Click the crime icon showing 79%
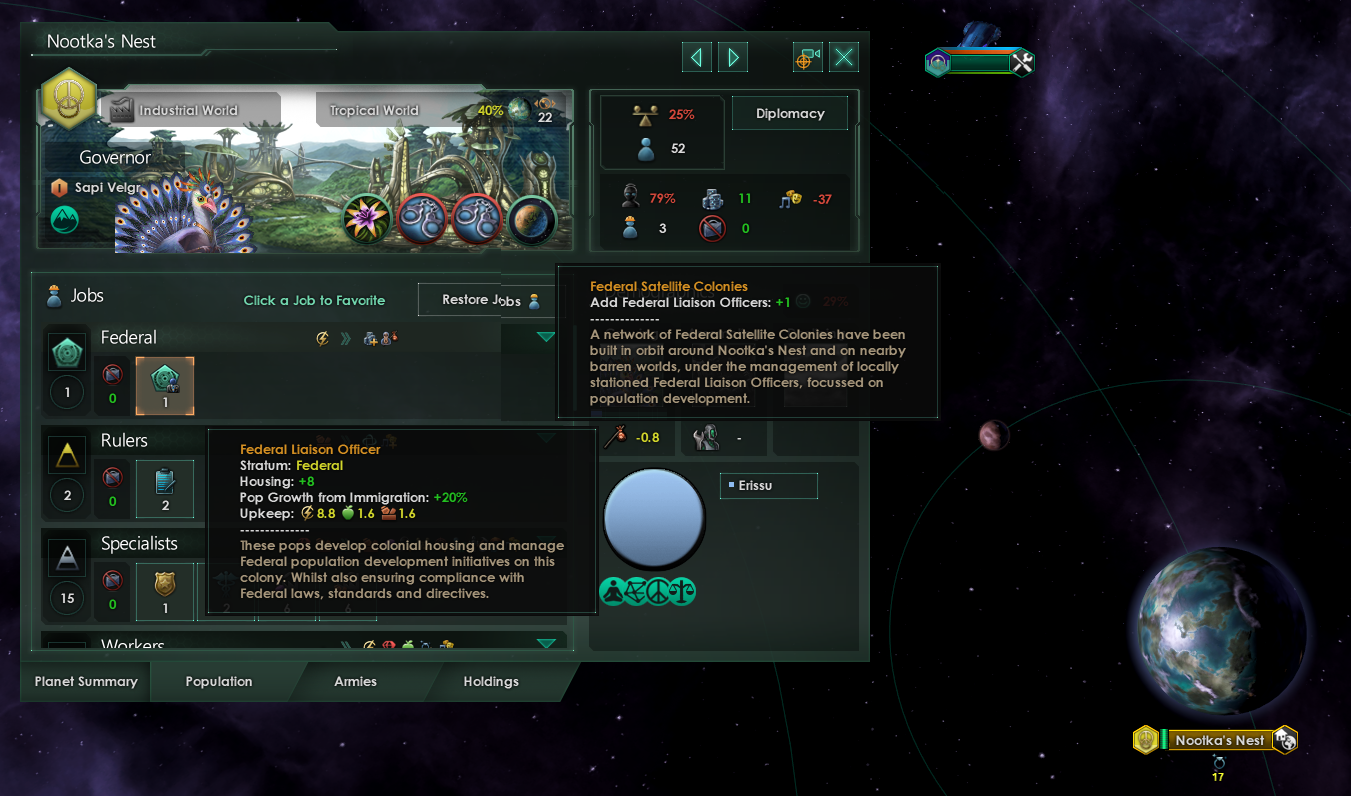This screenshot has height=796, width=1351. [629, 195]
